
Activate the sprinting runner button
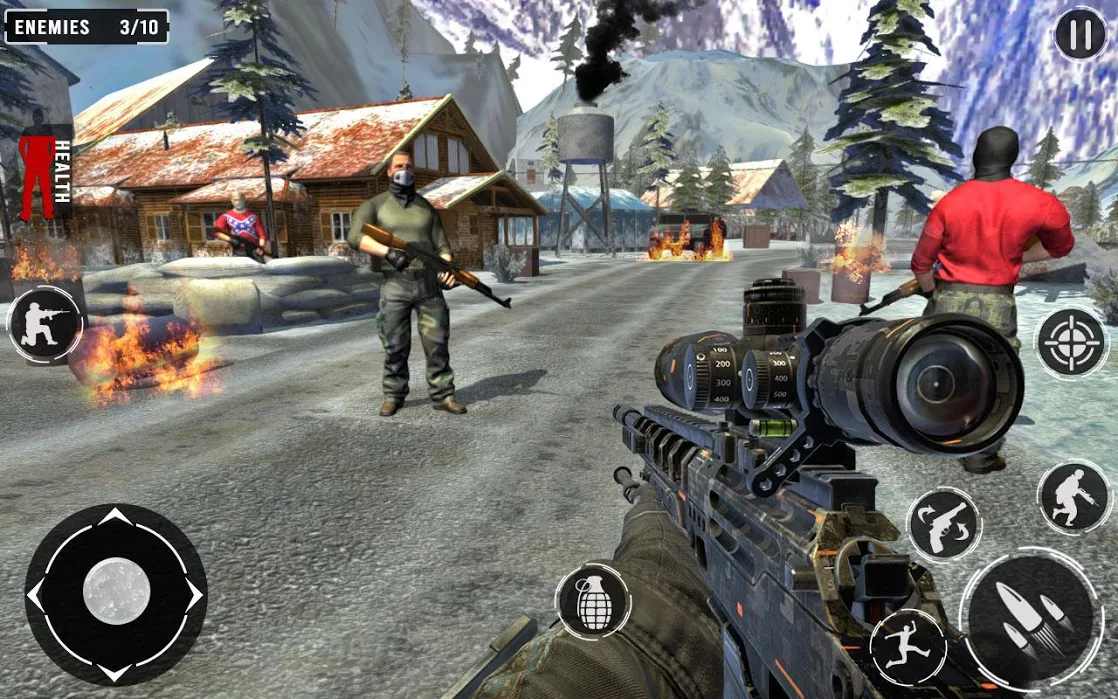[908, 647]
